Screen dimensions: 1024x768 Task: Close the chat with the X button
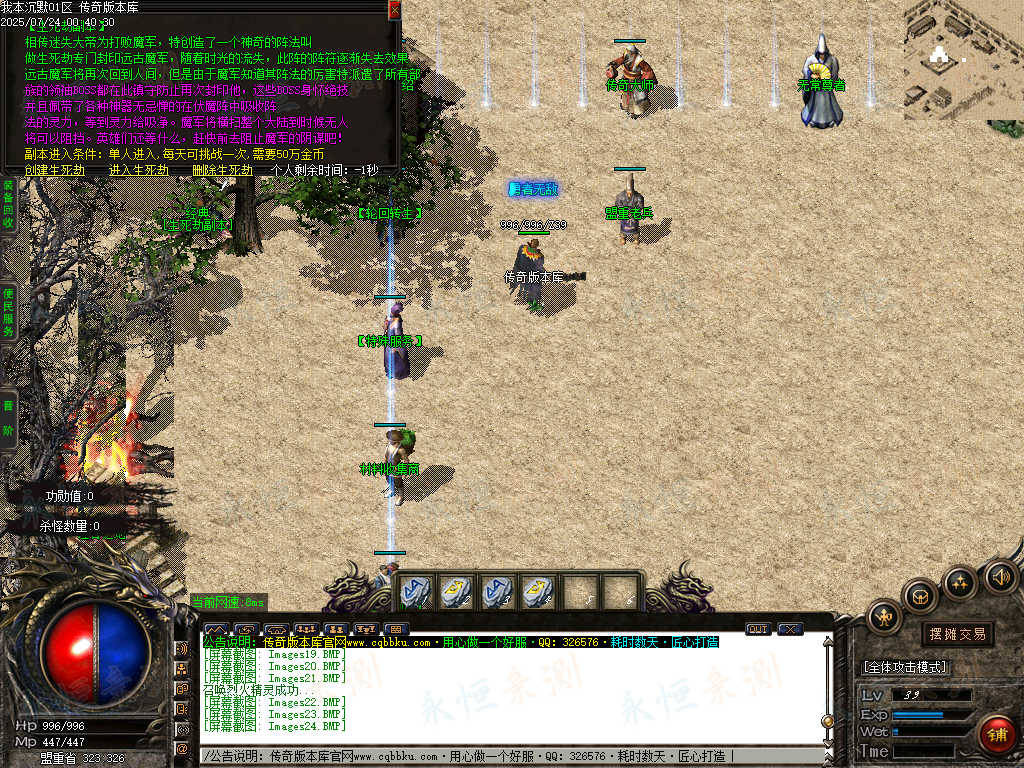(x=790, y=629)
